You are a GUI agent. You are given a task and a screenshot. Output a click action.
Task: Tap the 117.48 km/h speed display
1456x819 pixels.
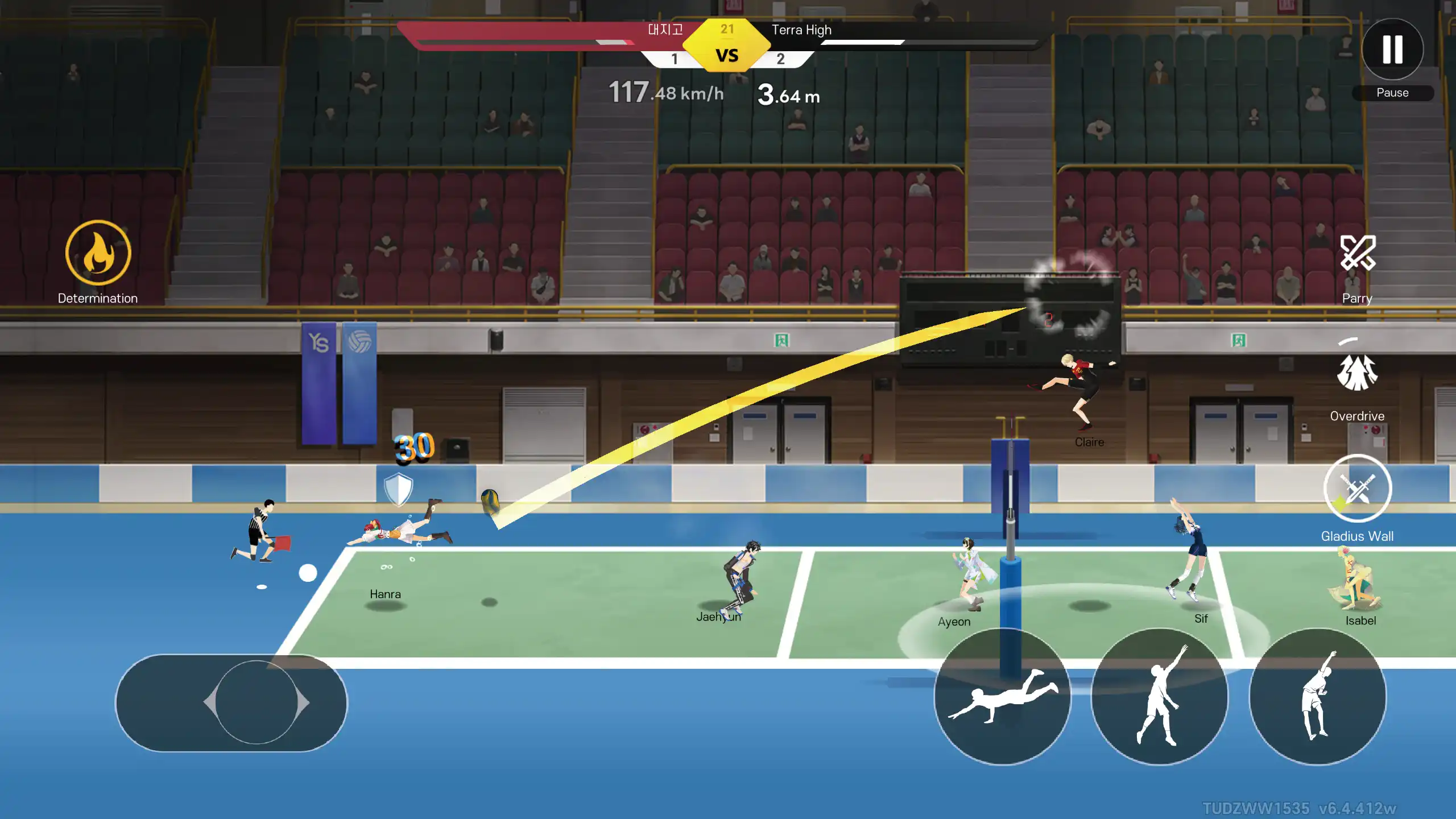click(x=665, y=91)
